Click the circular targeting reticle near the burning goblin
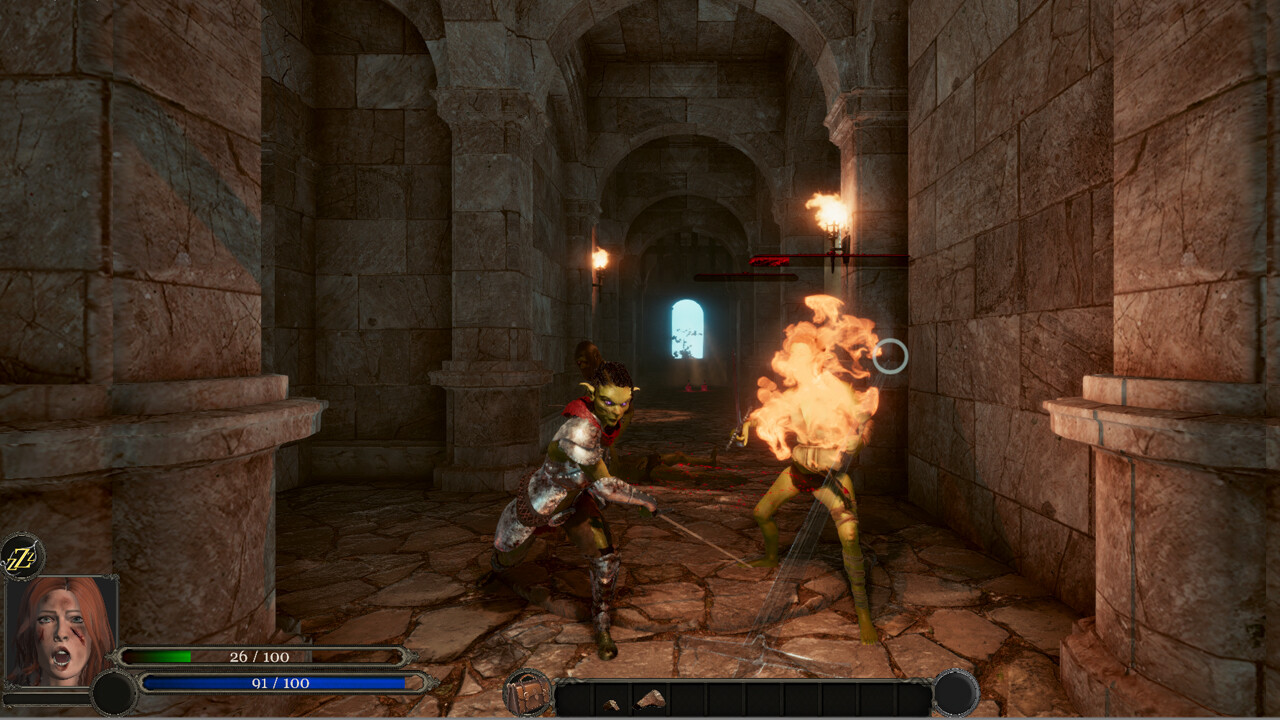Viewport: 1280px width, 720px height. pyautogui.click(x=889, y=357)
